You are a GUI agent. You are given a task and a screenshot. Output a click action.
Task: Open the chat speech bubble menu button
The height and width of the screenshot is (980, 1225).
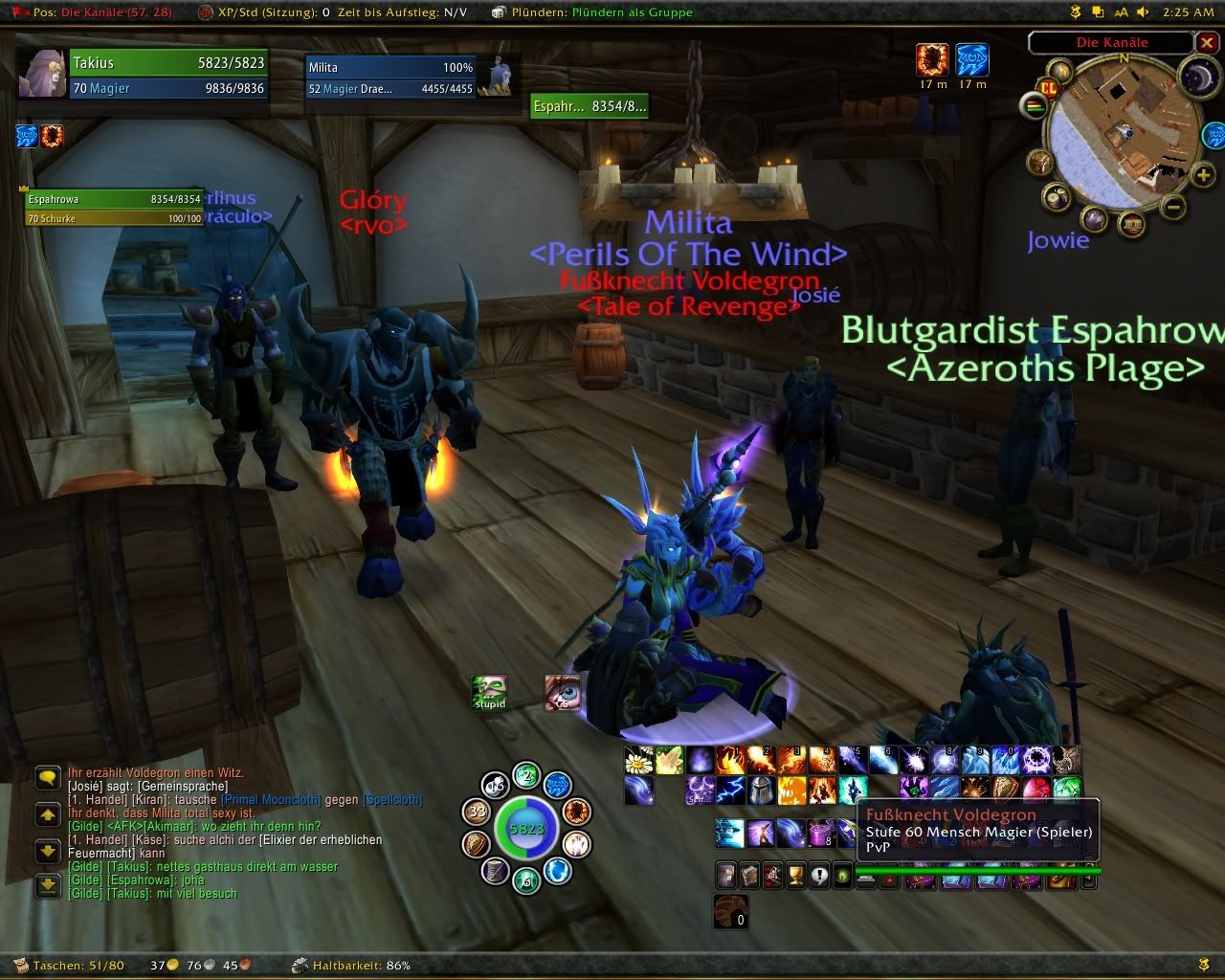(47, 777)
